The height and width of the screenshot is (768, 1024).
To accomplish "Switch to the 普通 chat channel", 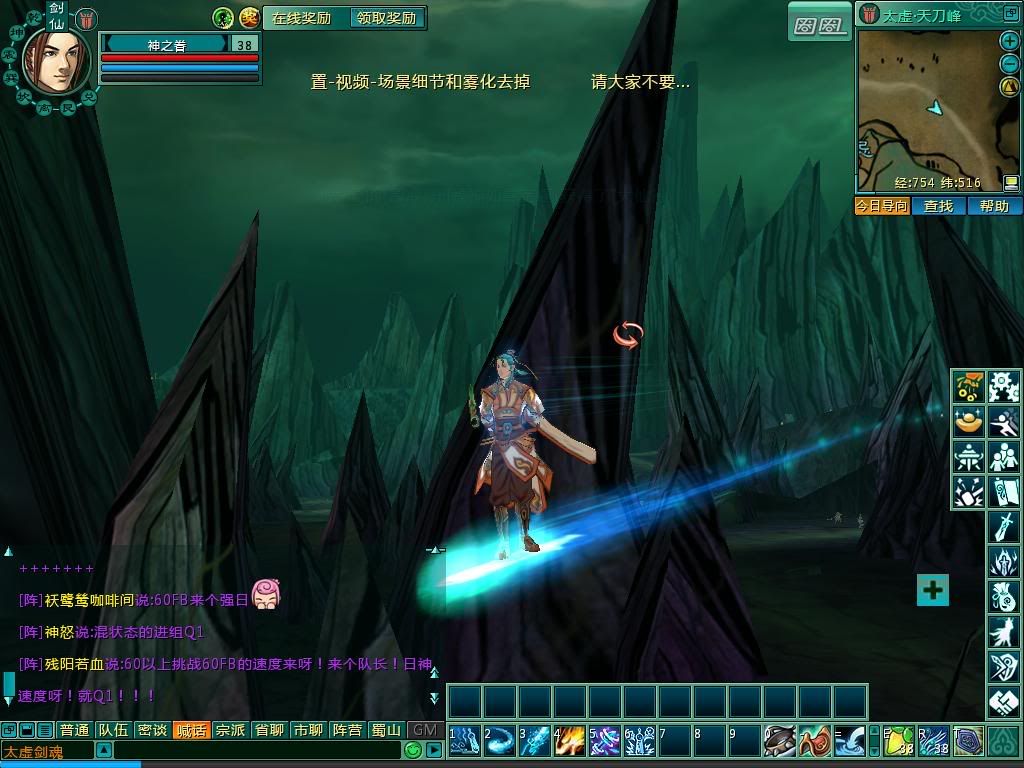I will coord(74,730).
